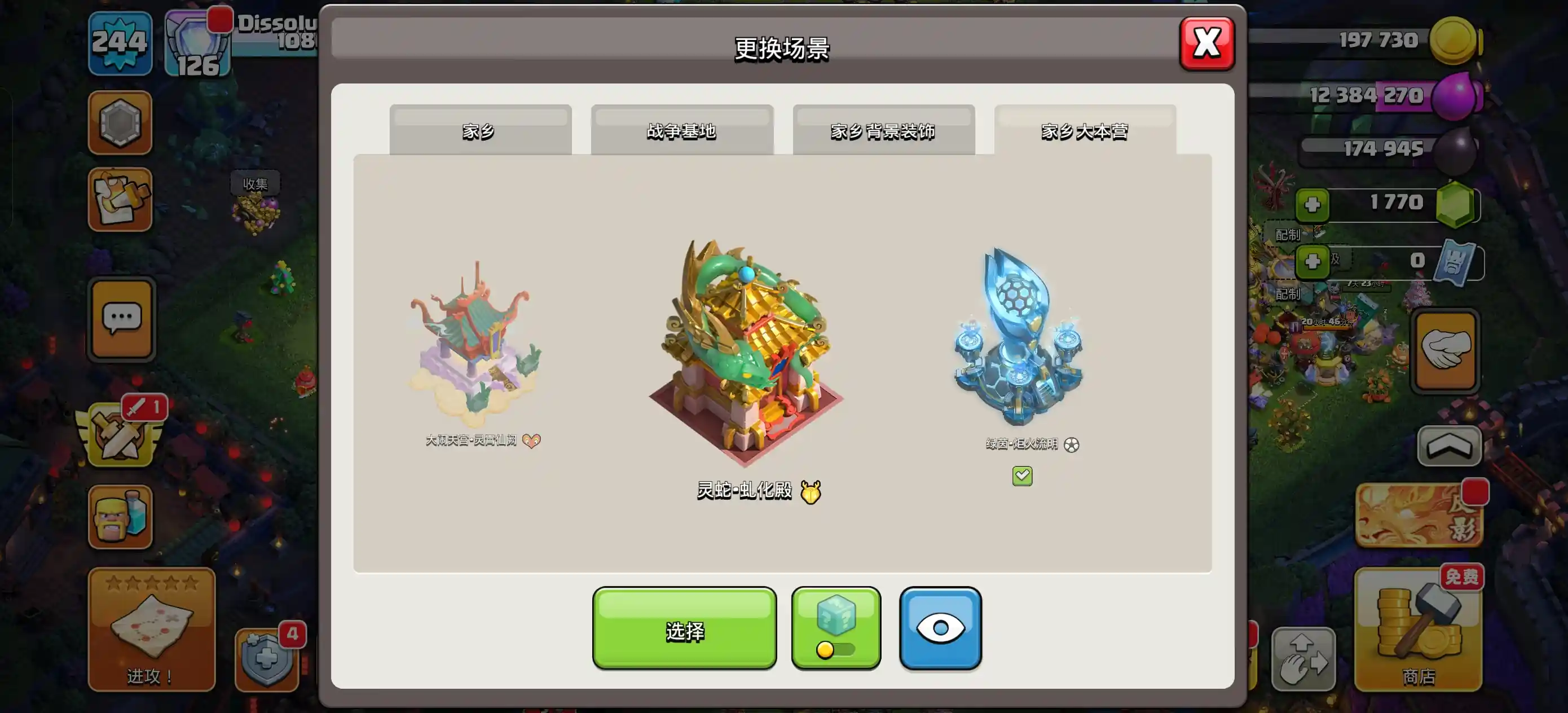The height and width of the screenshot is (713, 1568).
Task: Click green checkmark under 绿茵·炬火流明
Action: (1022, 476)
